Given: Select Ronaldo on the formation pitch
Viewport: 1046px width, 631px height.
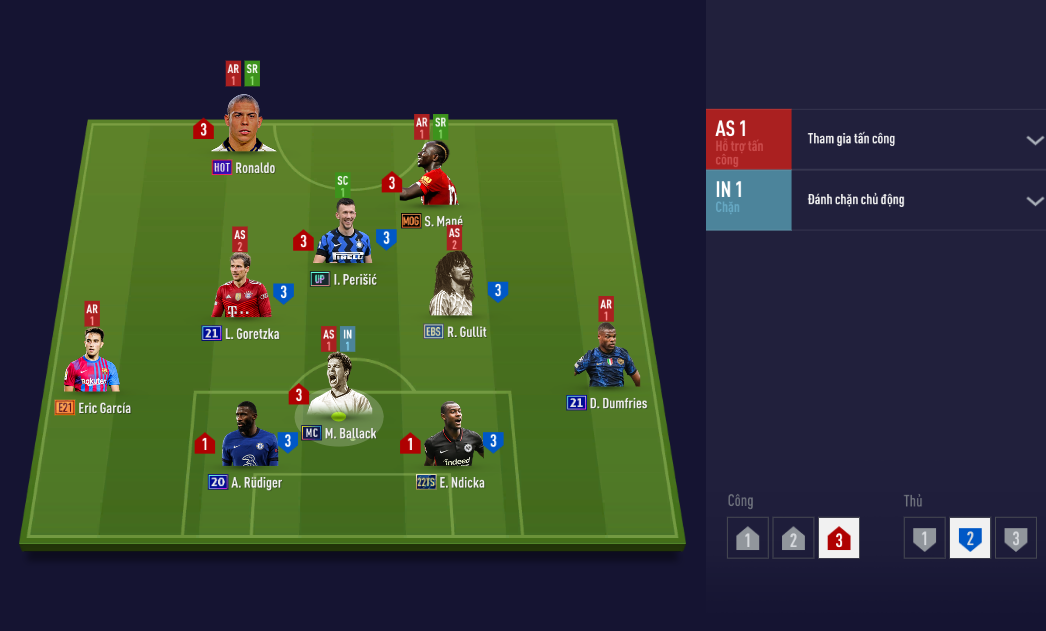Looking at the screenshot, I should [x=243, y=125].
